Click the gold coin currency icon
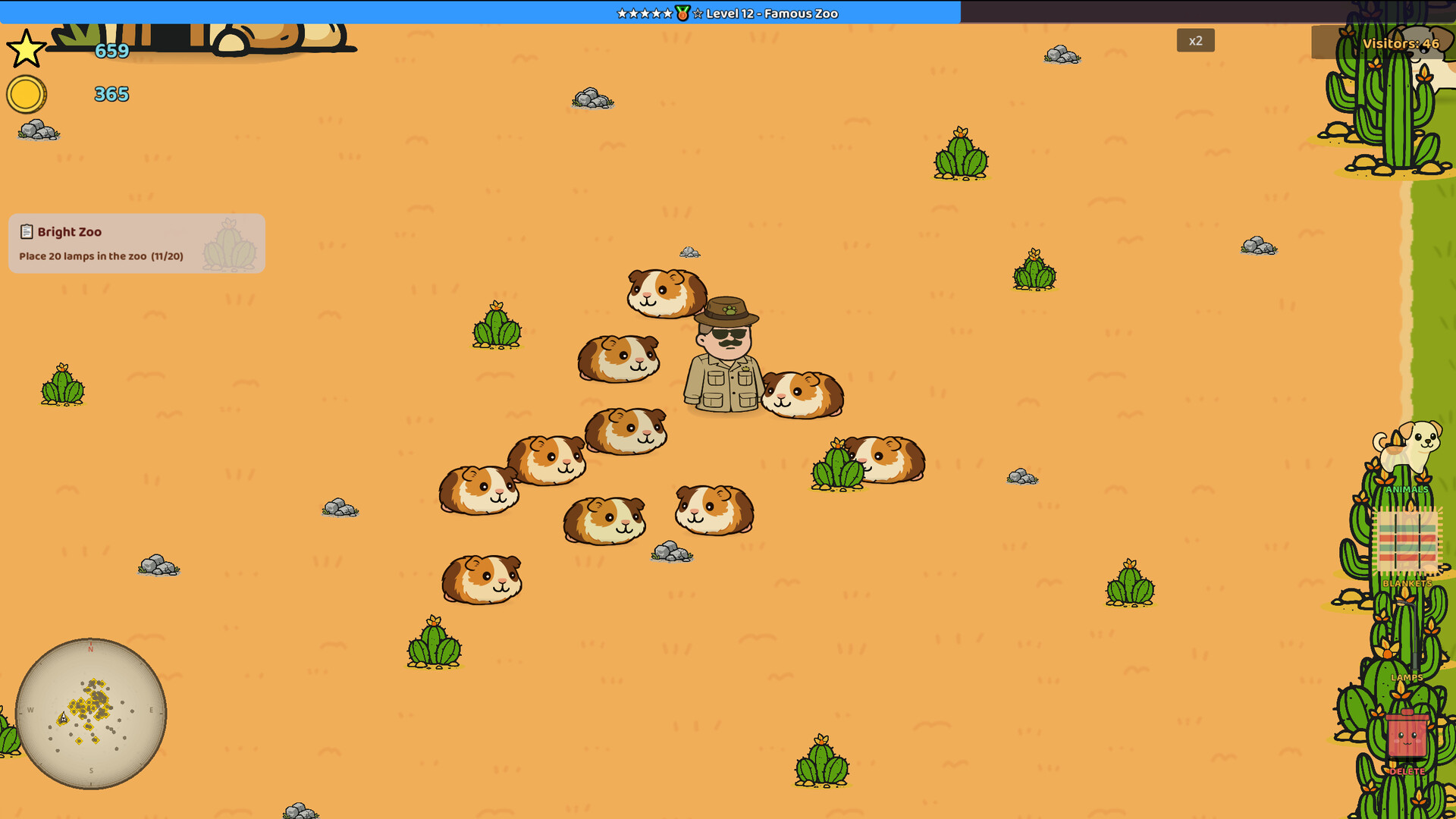This screenshot has height=819, width=1456. pyautogui.click(x=25, y=95)
